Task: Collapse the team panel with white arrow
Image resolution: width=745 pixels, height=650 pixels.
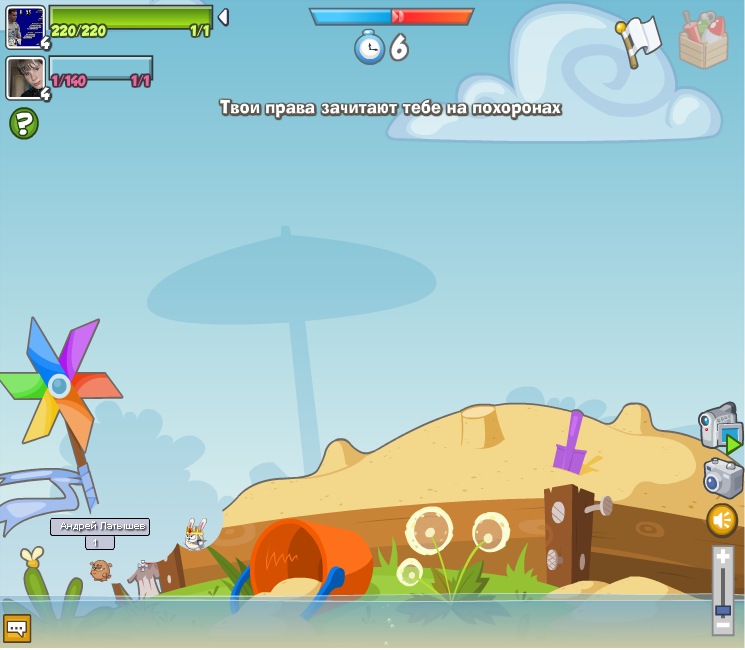Action: coord(223,17)
